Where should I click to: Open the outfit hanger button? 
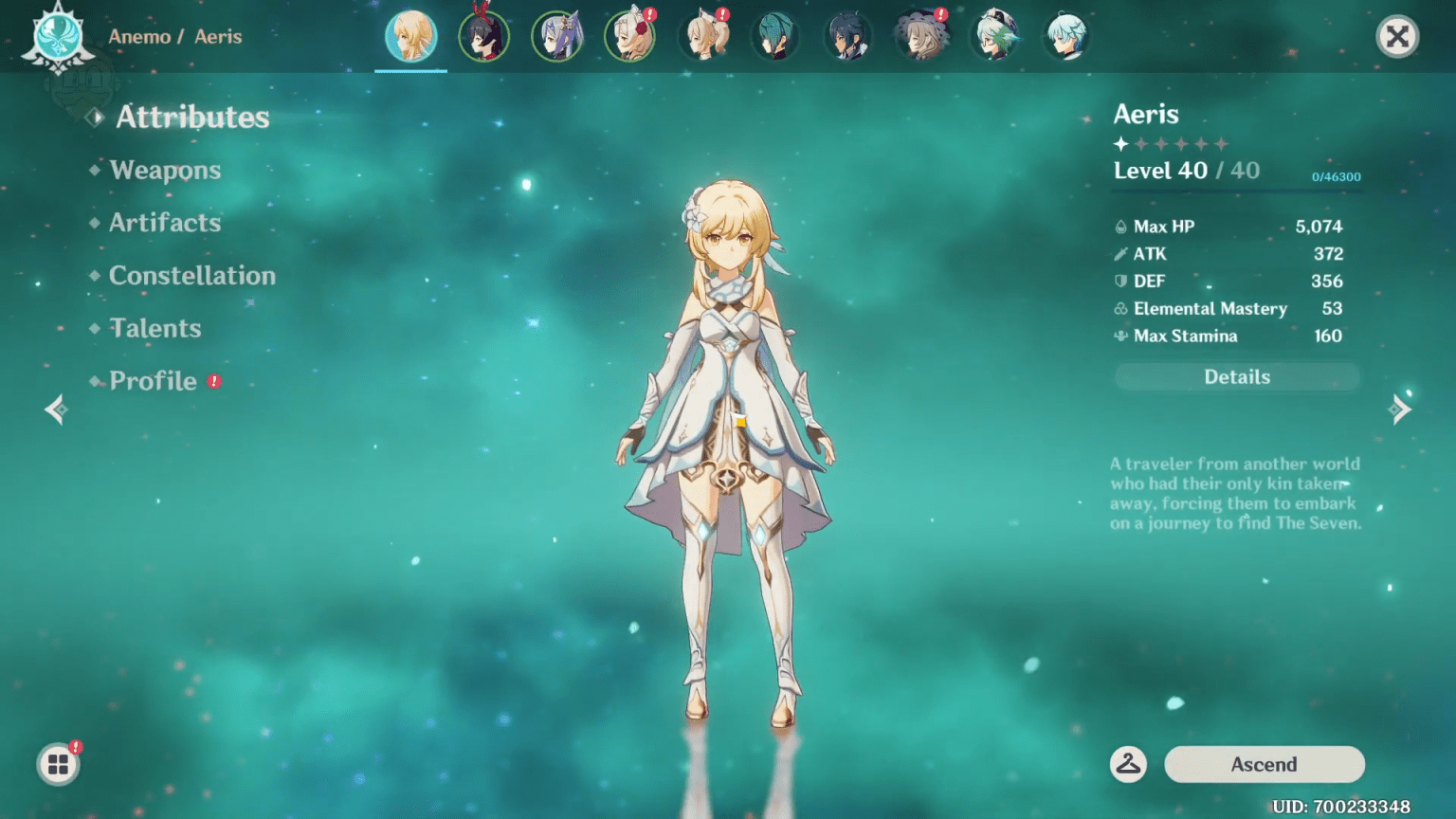(x=1128, y=764)
